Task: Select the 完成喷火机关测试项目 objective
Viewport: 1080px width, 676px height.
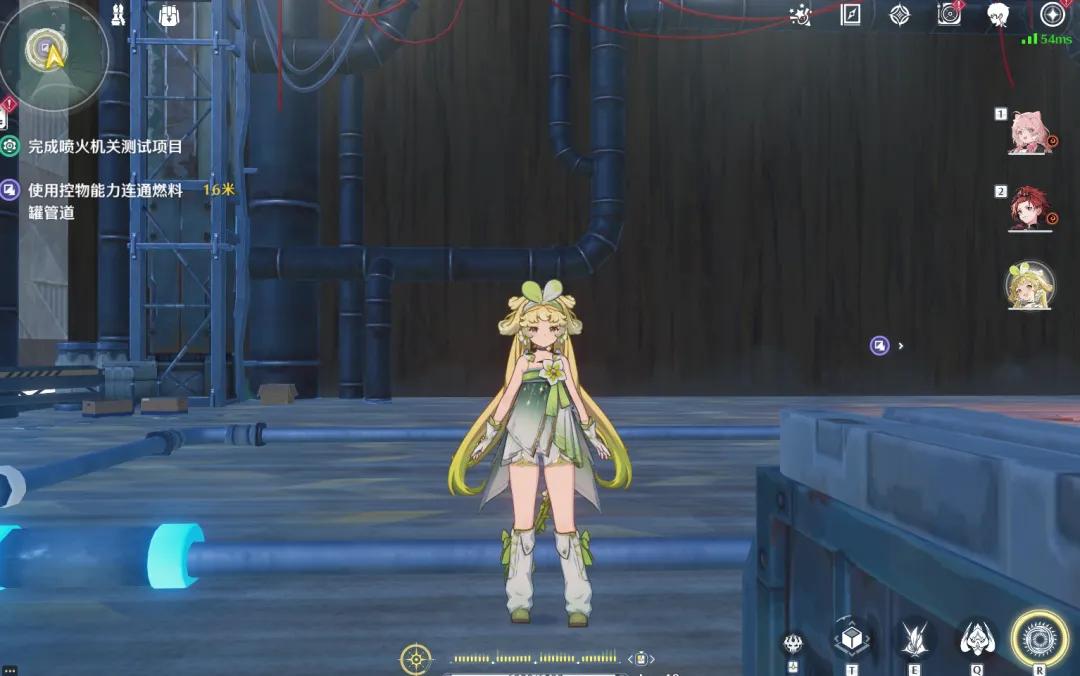Action: (105, 146)
